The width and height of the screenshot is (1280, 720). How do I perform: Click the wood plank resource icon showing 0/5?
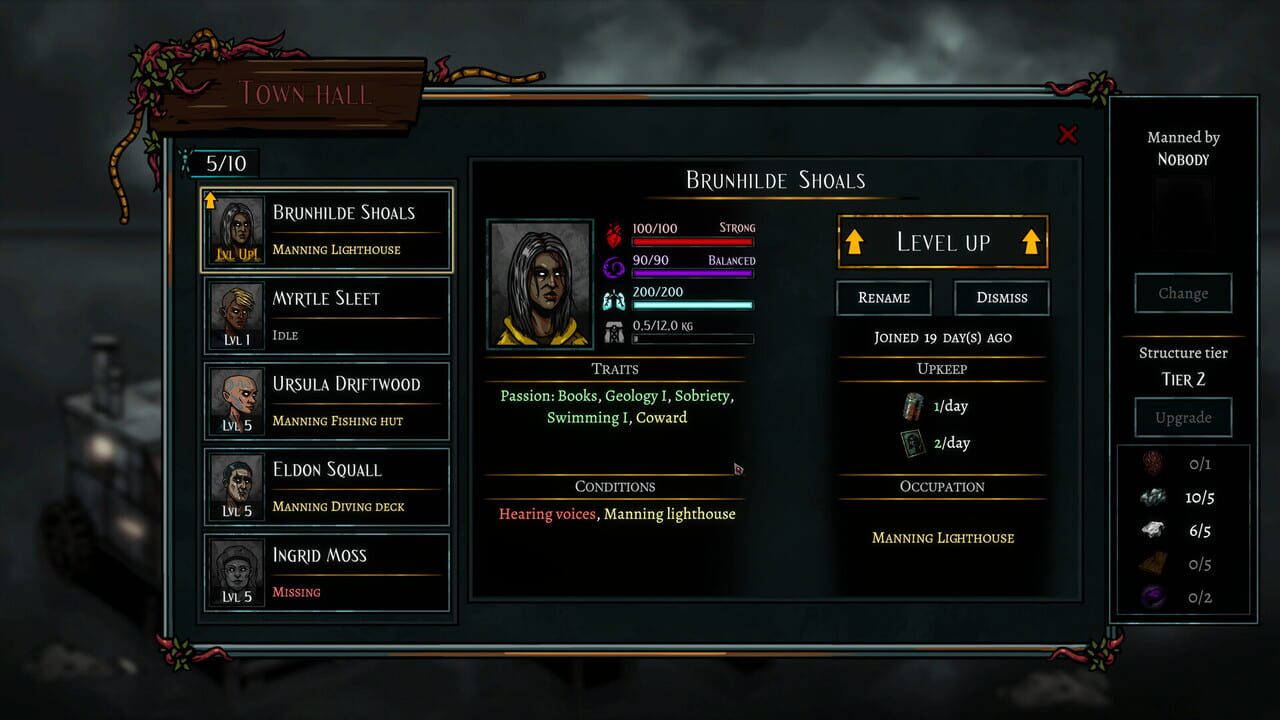[x=1151, y=563]
